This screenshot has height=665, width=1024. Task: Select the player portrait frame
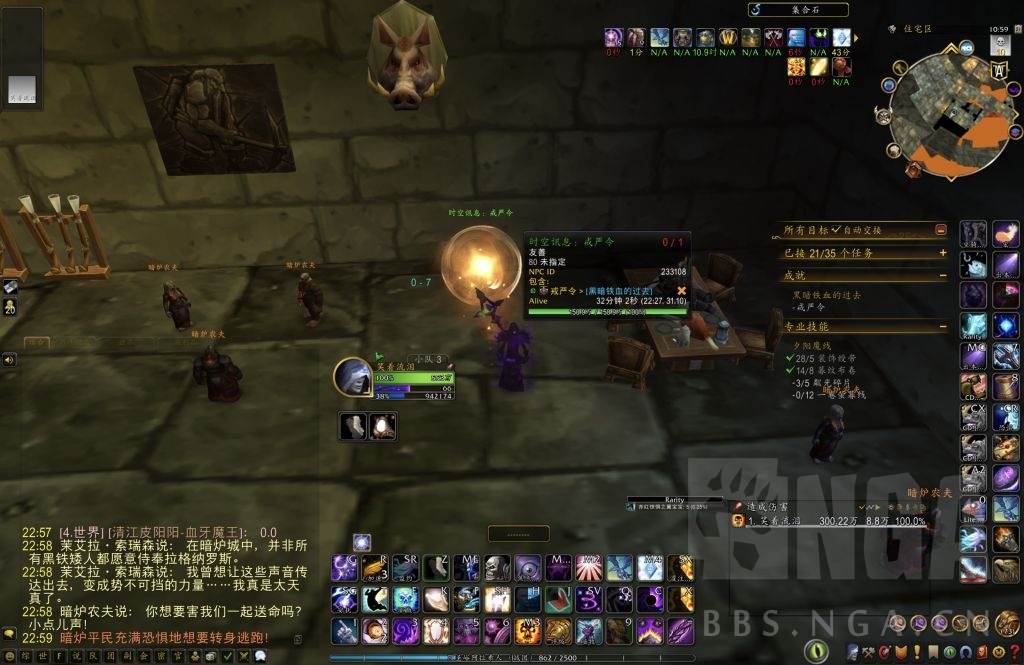click(x=353, y=376)
